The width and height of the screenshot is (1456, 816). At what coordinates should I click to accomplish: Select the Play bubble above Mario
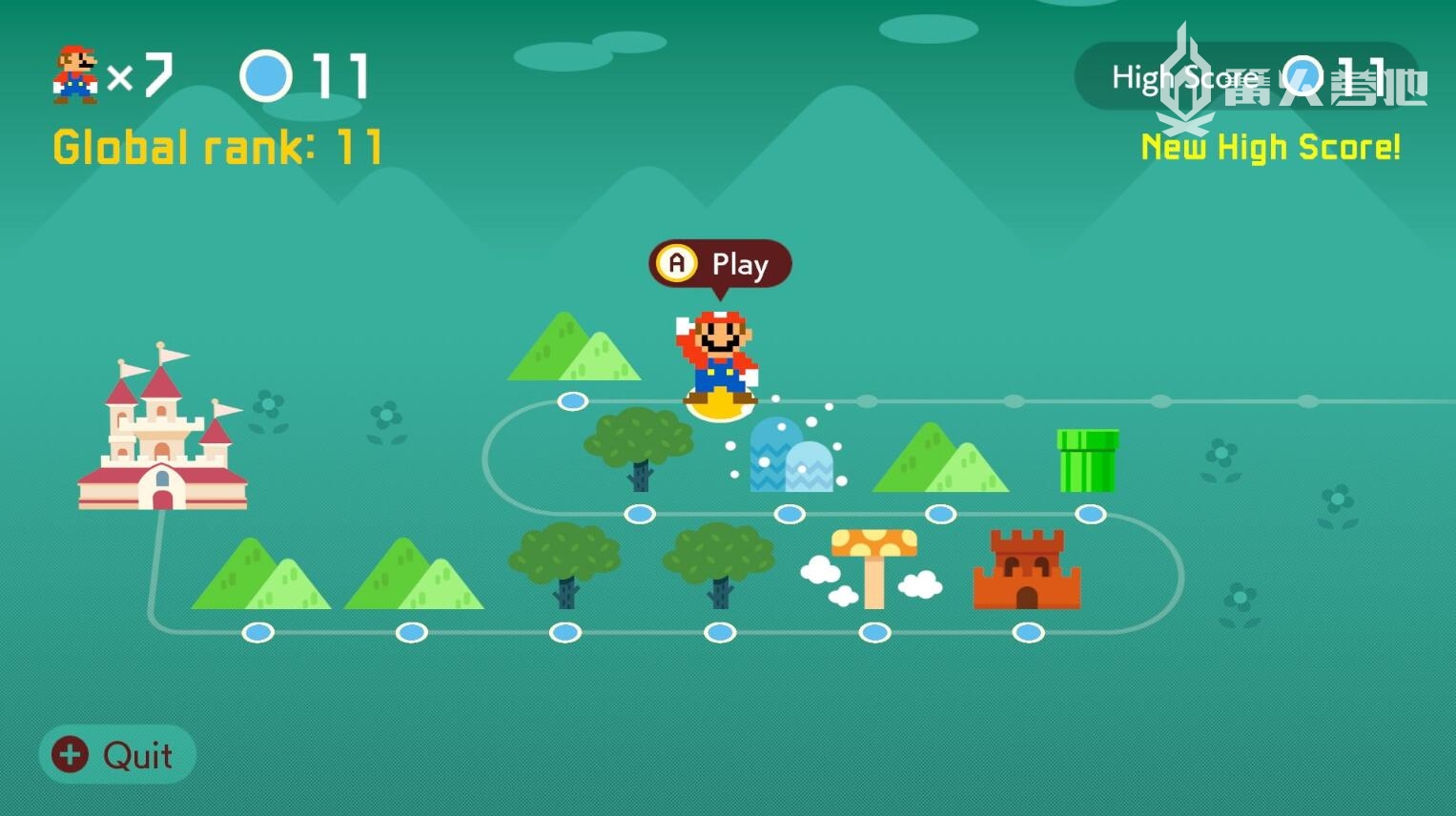pyautogui.click(x=720, y=264)
